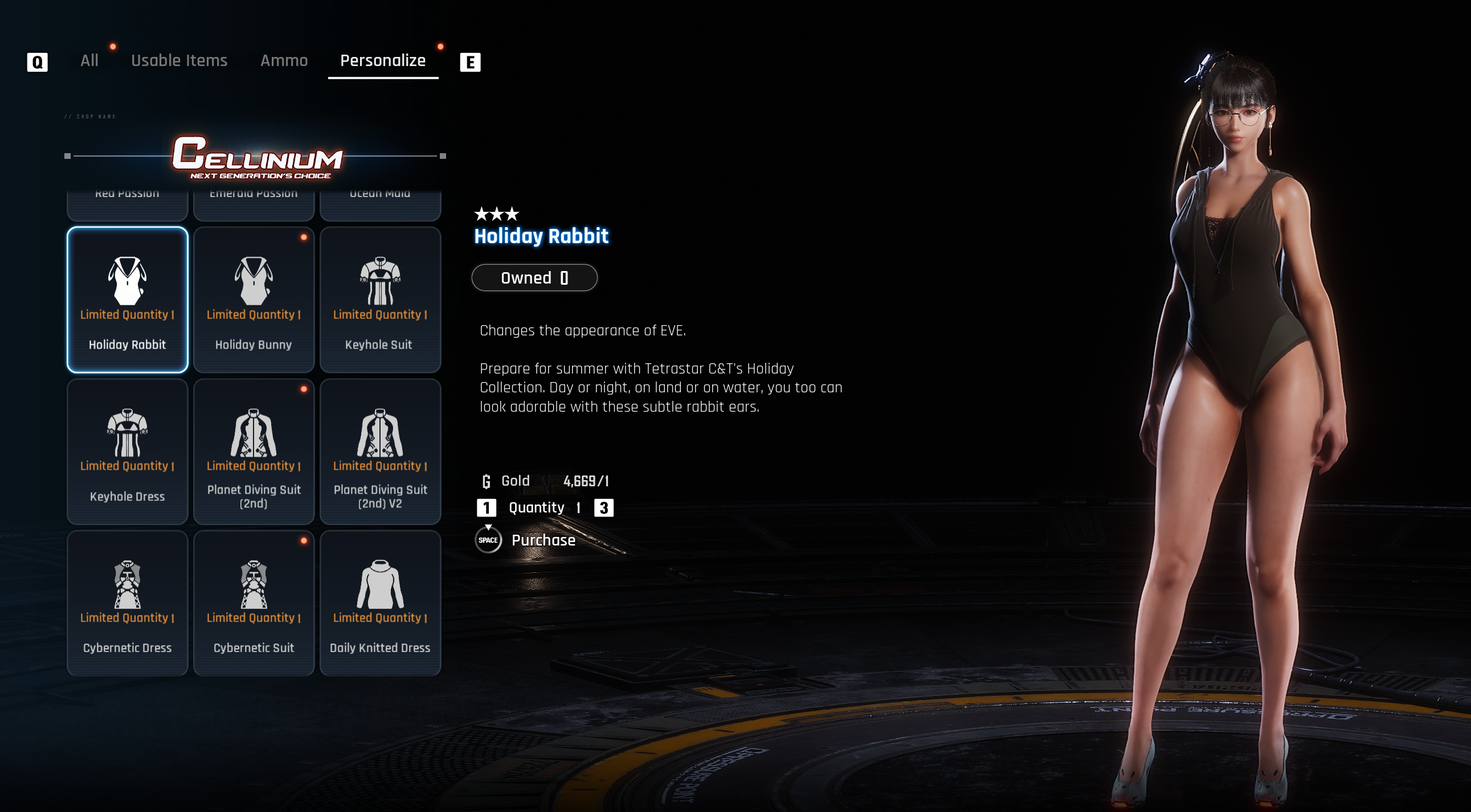This screenshot has width=1471, height=812.
Task: Show the Ammo category
Action: point(284,60)
